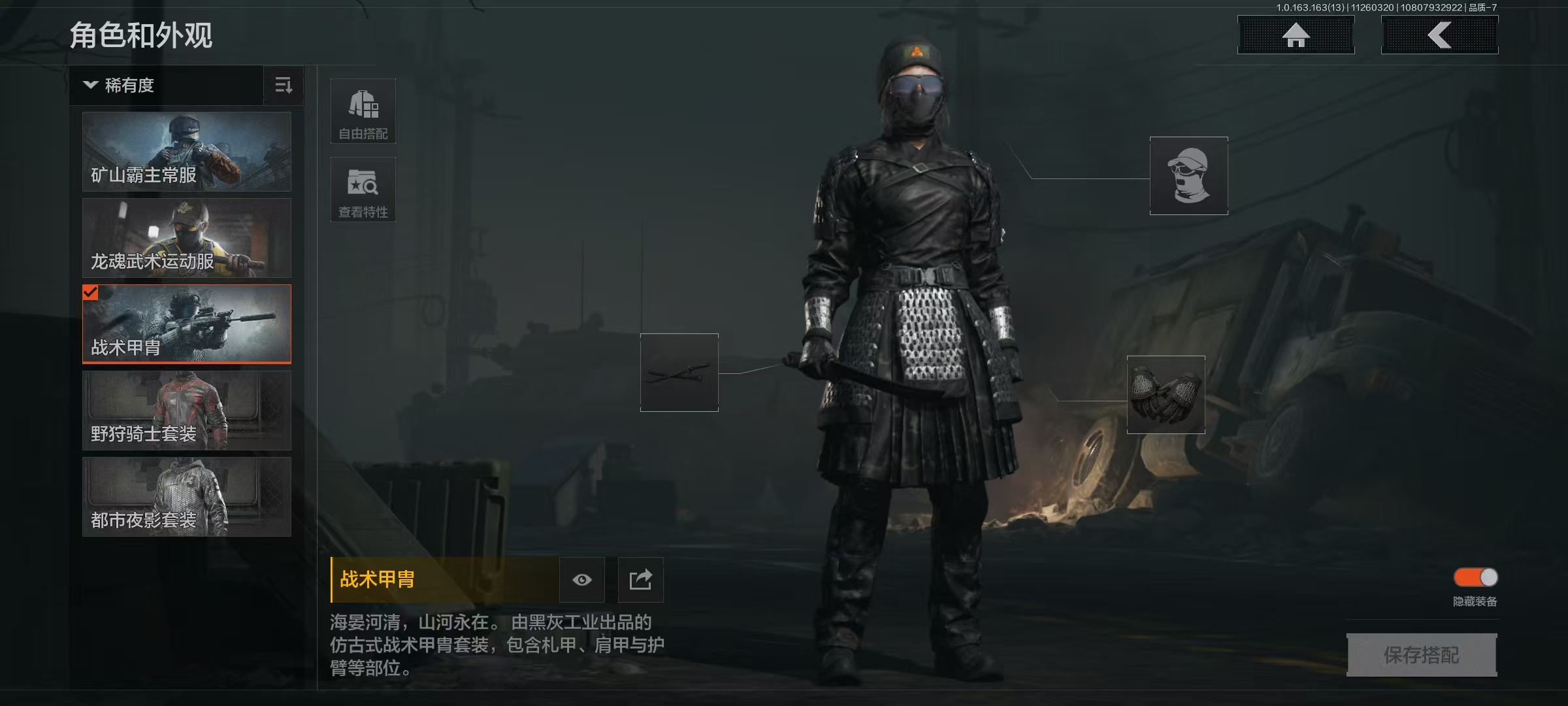This screenshot has width=1568, height=706.
Task: Open the sword melee weapon slot
Action: click(679, 373)
